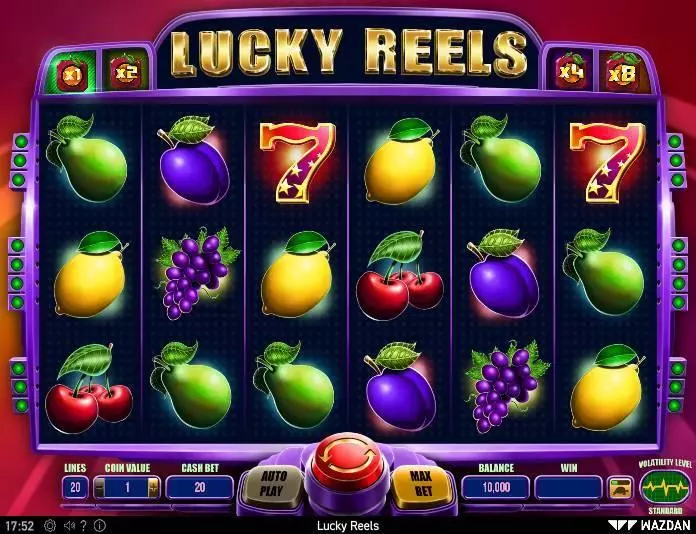Image resolution: width=696 pixels, height=534 pixels.
Task: Choose the x4 multiplier
Action: click(x=571, y=72)
